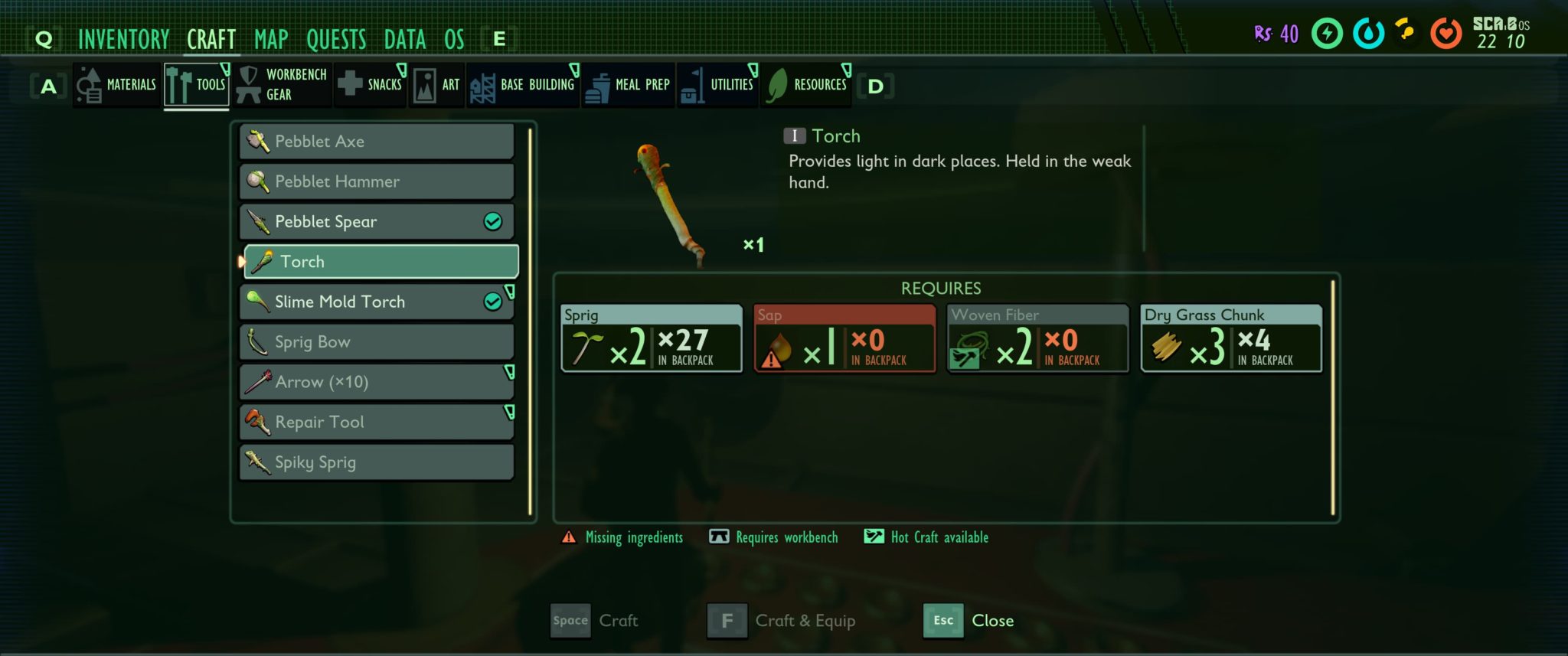This screenshot has height=656, width=1568.
Task: Select the Resources leaf icon
Action: click(775, 84)
